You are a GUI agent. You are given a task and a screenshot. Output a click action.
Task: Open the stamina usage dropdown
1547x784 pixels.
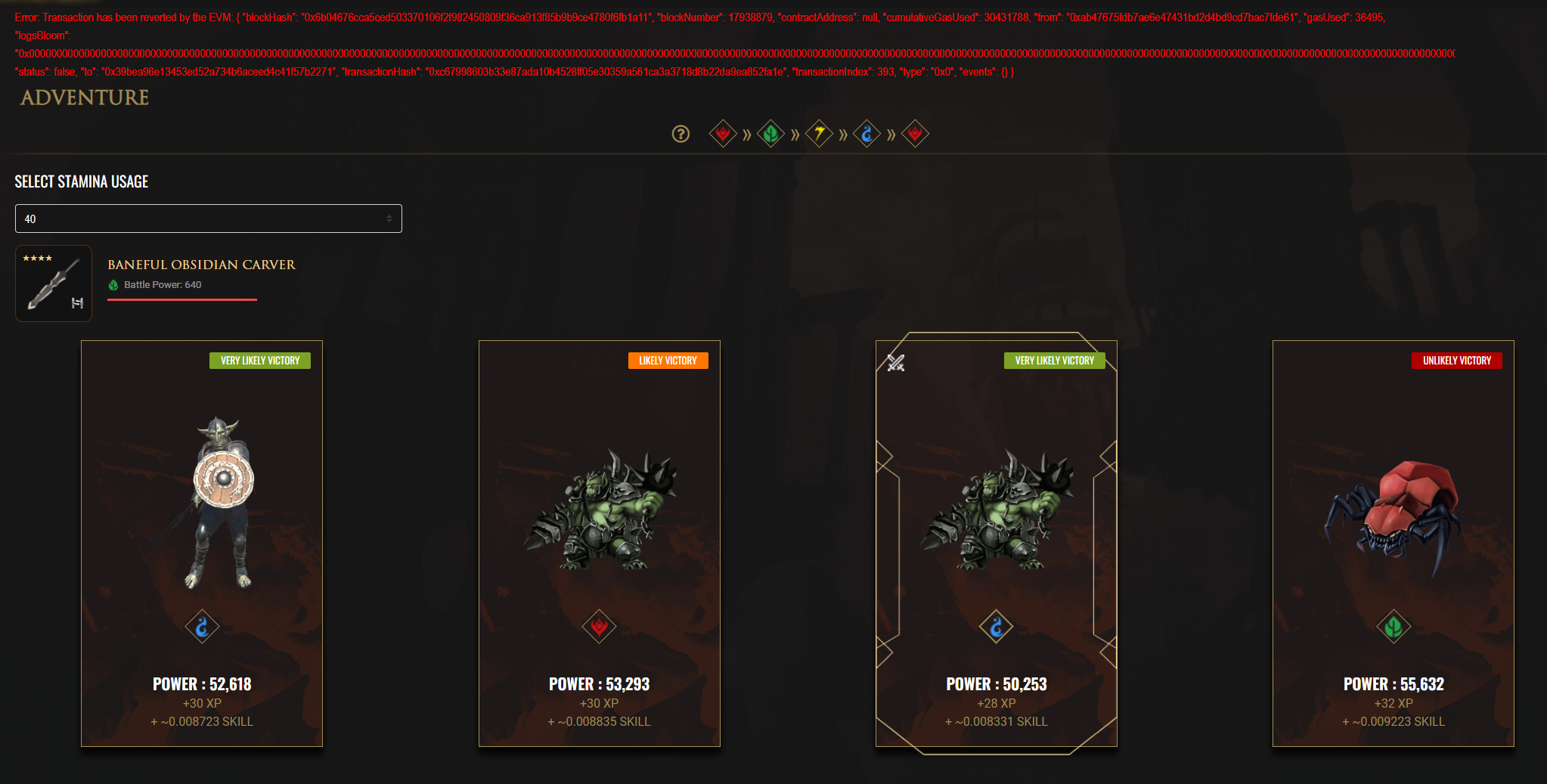208,218
